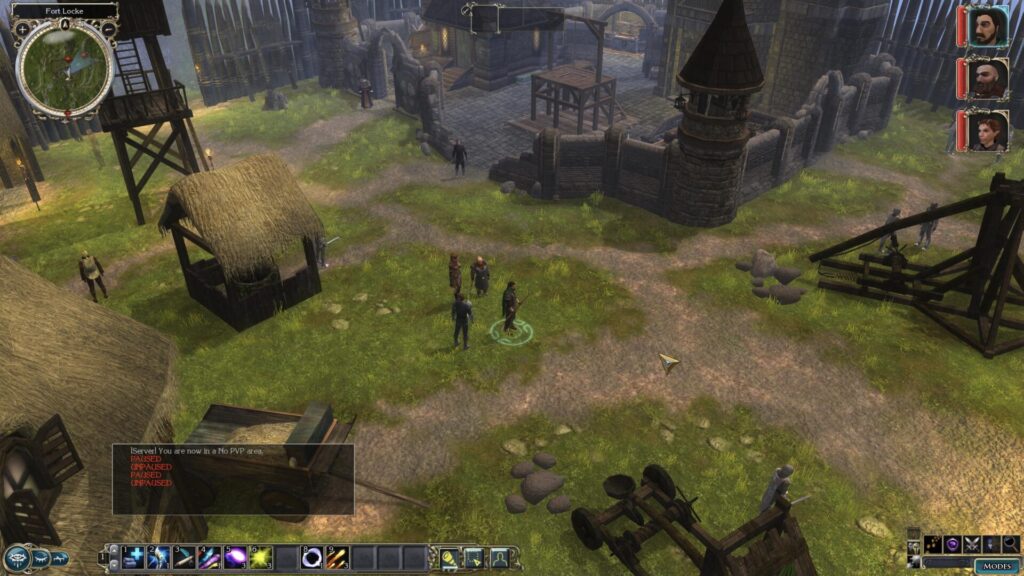Image resolution: width=1024 pixels, height=576 pixels.
Task: Select the dark-haired leader portrait
Action: pos(986,26)
